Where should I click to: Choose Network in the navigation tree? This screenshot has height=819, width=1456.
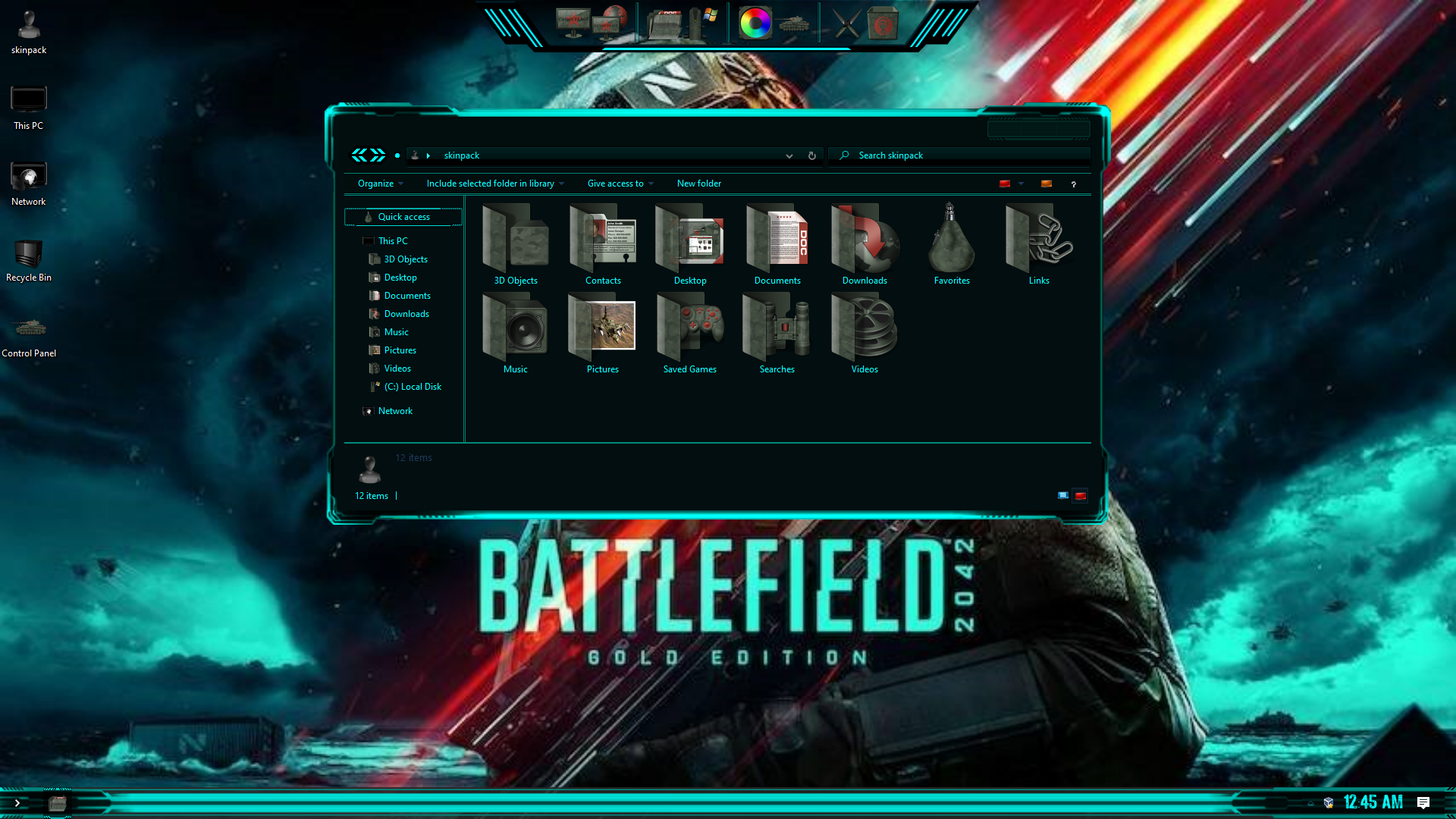(x=395, y=411)
